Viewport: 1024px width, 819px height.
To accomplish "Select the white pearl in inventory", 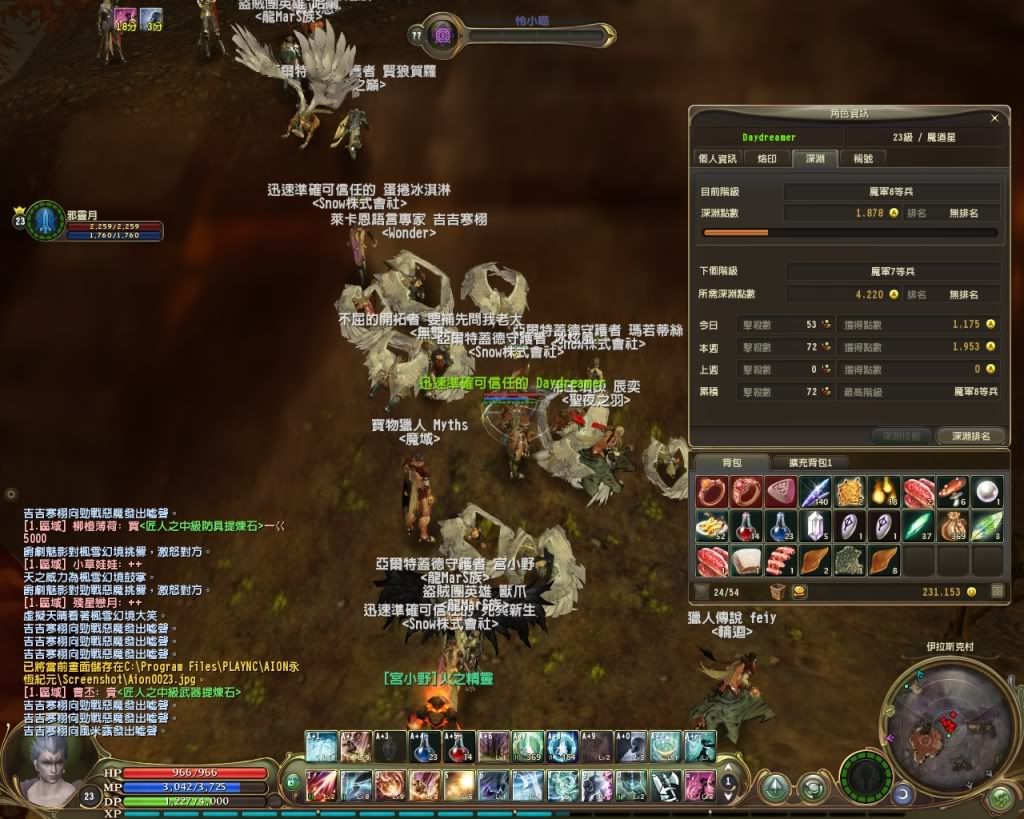I will pyautogui.click(x=987, y=492).
